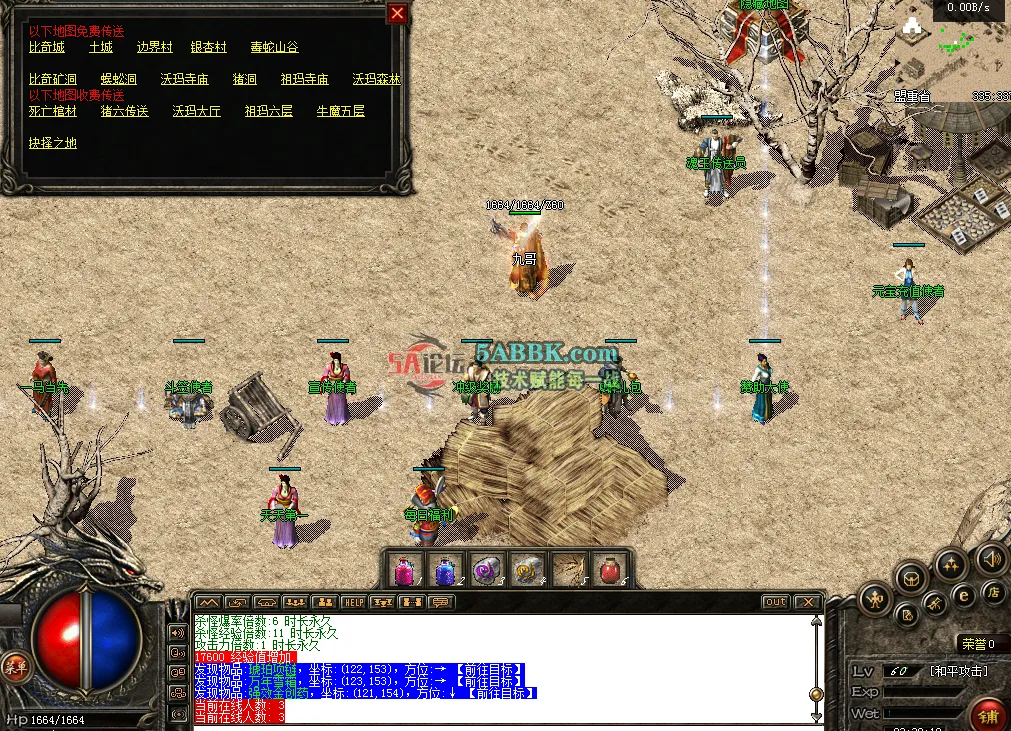
Task: Open the 抉择之地 teleport link
Action: (x=52, y=143)
